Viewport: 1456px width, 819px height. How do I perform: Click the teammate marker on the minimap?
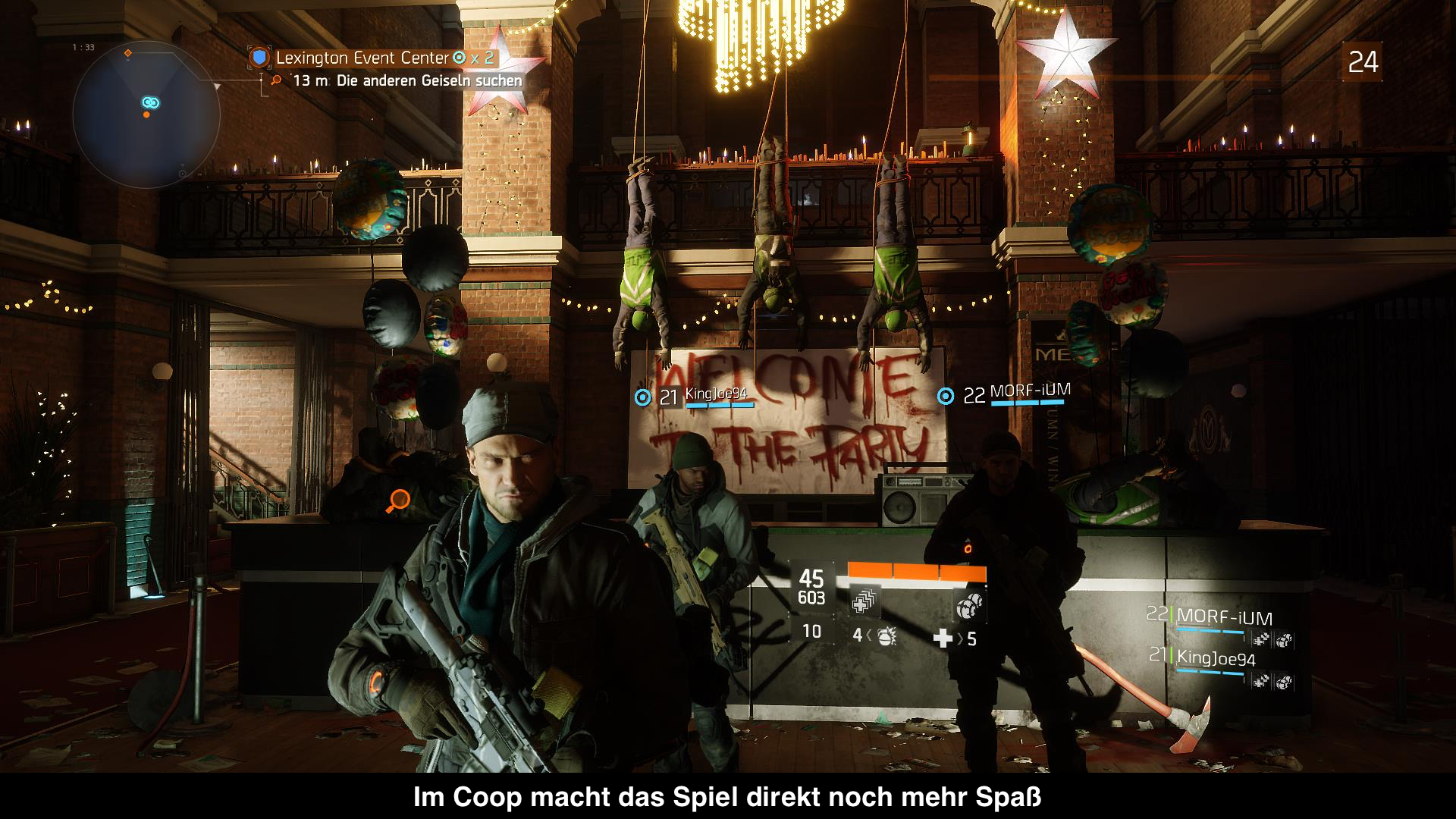tap(149, 102)
